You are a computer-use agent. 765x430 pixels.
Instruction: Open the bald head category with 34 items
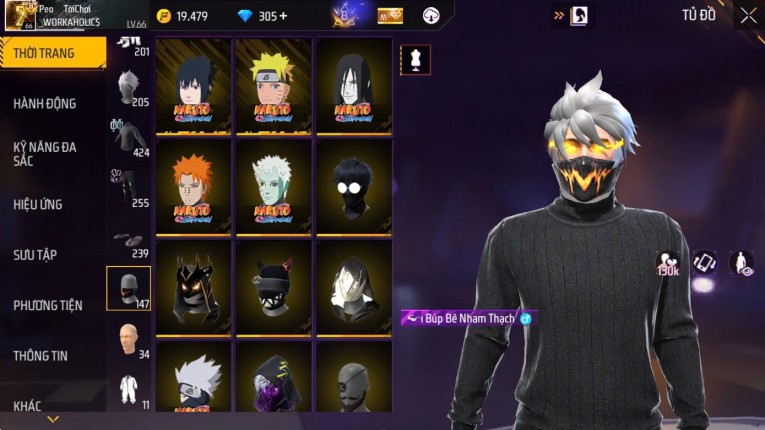point(128,340)
